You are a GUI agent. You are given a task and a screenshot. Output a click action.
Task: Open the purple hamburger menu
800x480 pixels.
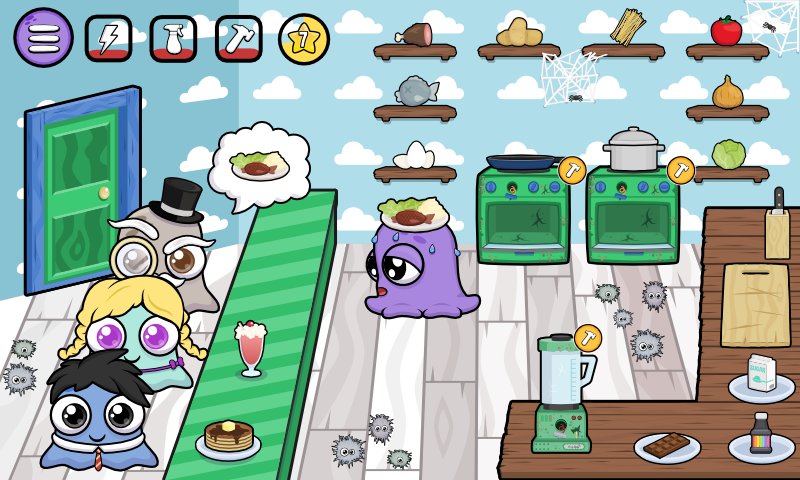(x=43, y=38)
